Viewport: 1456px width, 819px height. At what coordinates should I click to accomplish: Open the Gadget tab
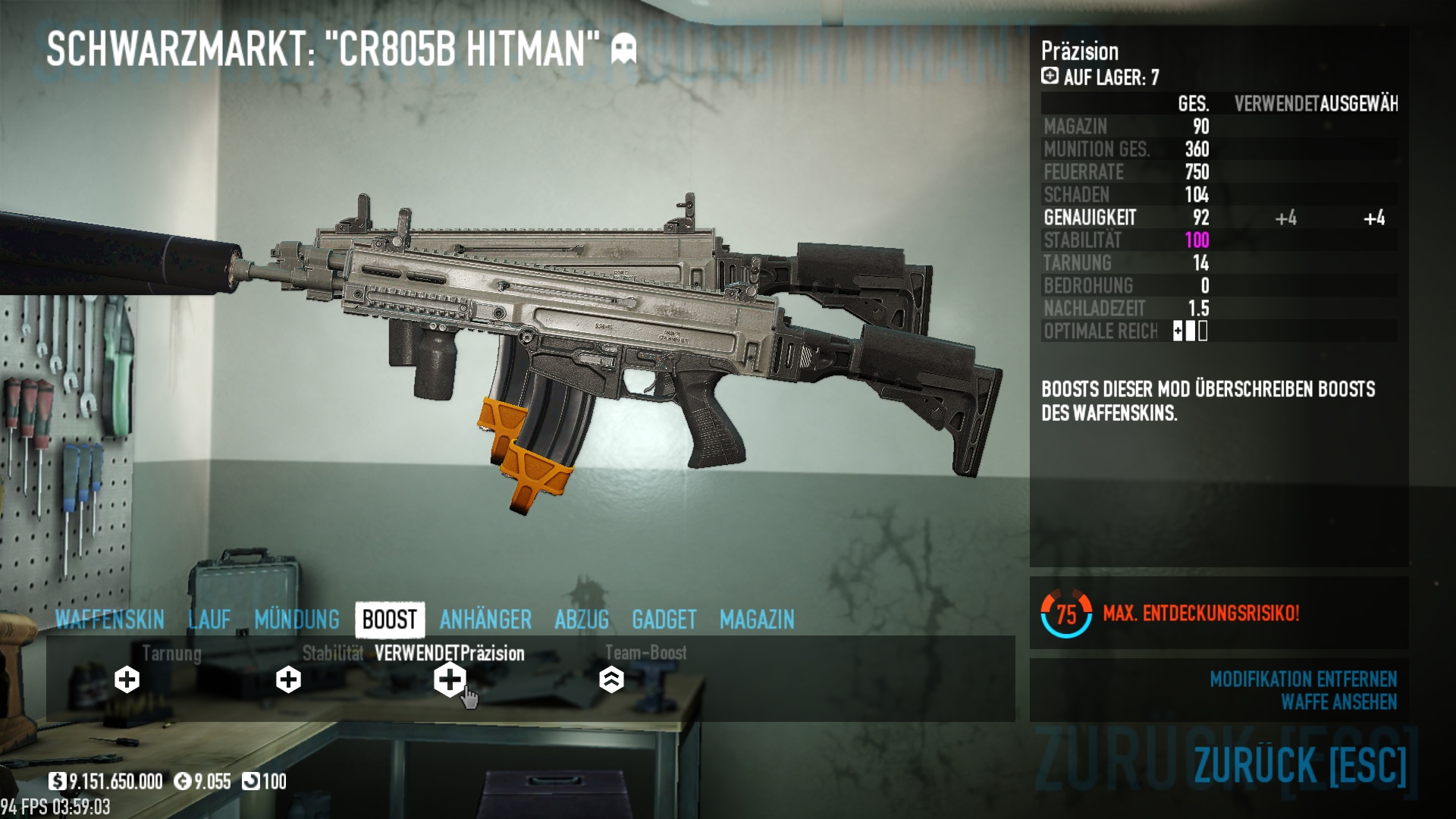(x=664, y=620)
